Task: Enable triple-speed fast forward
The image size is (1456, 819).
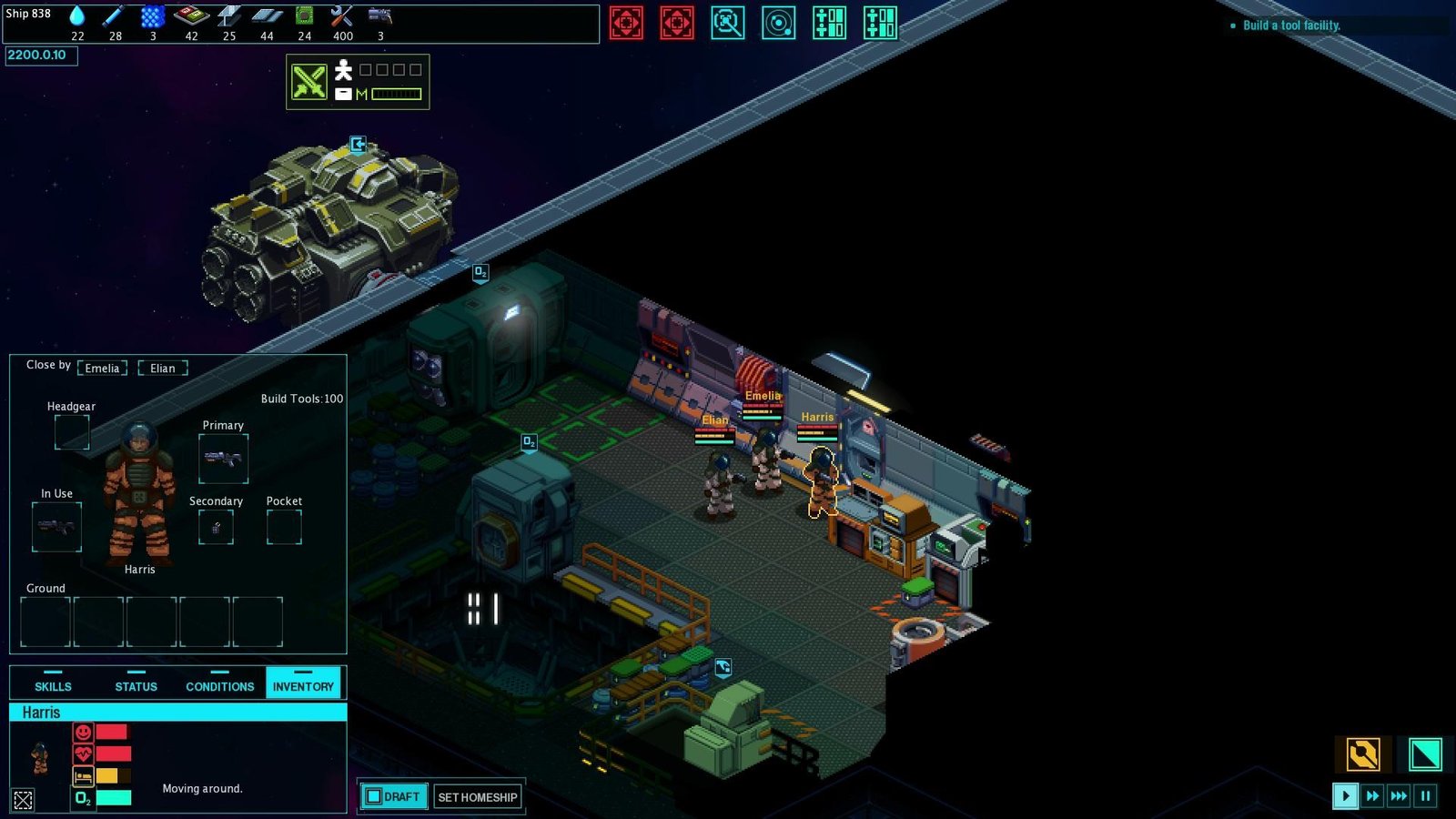Action: (1399, 795)
